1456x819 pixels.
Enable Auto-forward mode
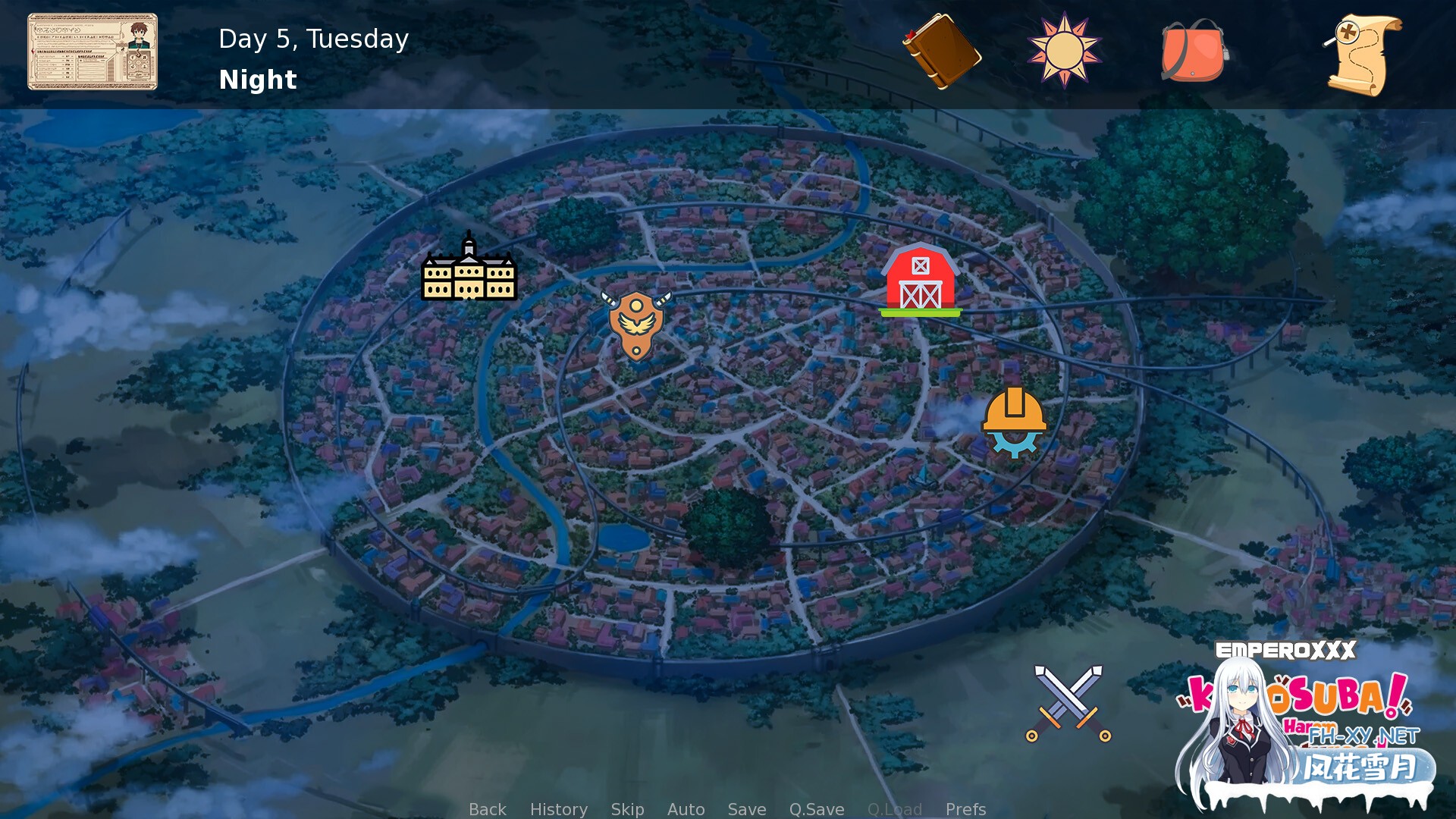[686, 809]
